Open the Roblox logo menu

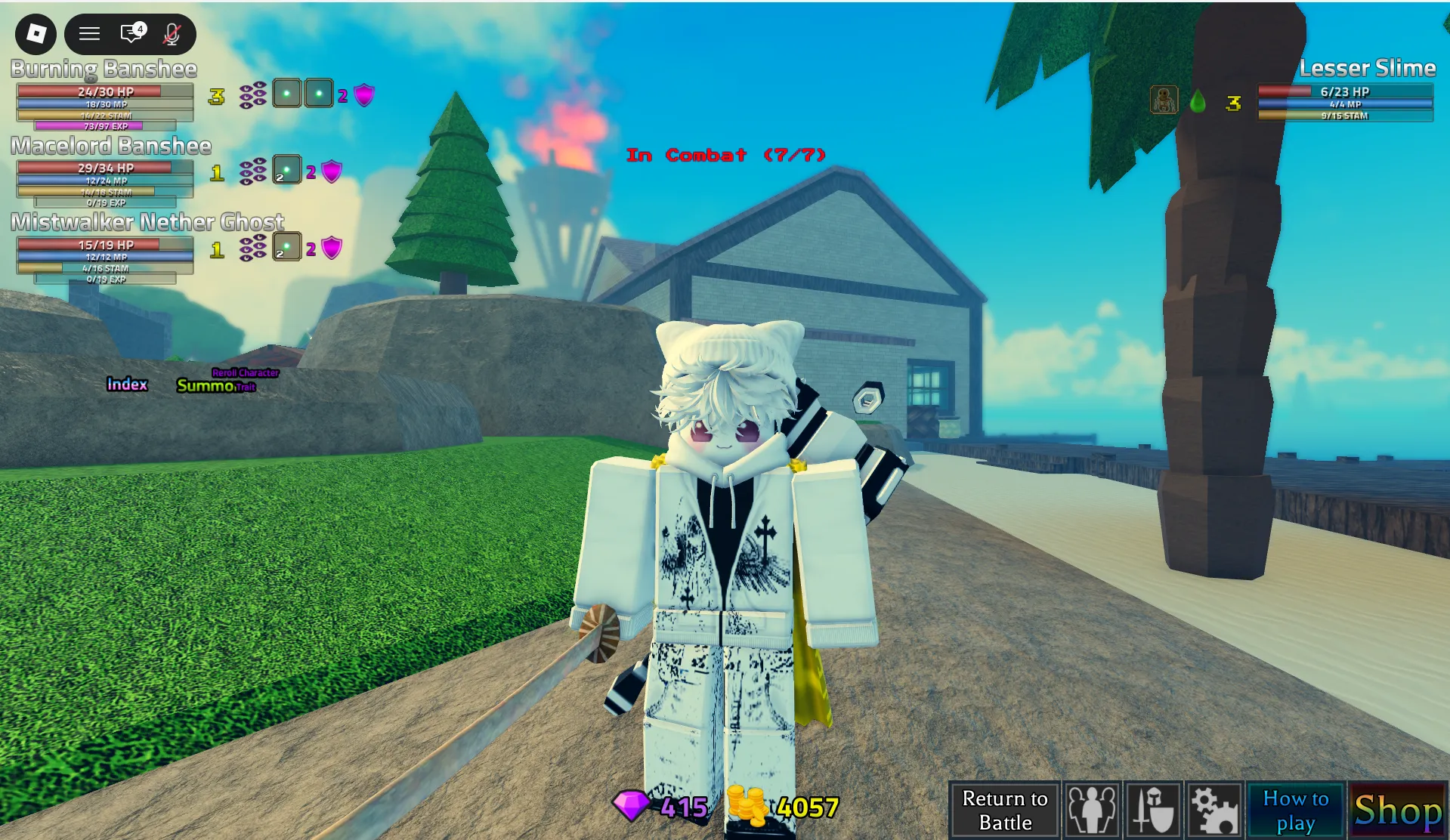click(36, 33)
